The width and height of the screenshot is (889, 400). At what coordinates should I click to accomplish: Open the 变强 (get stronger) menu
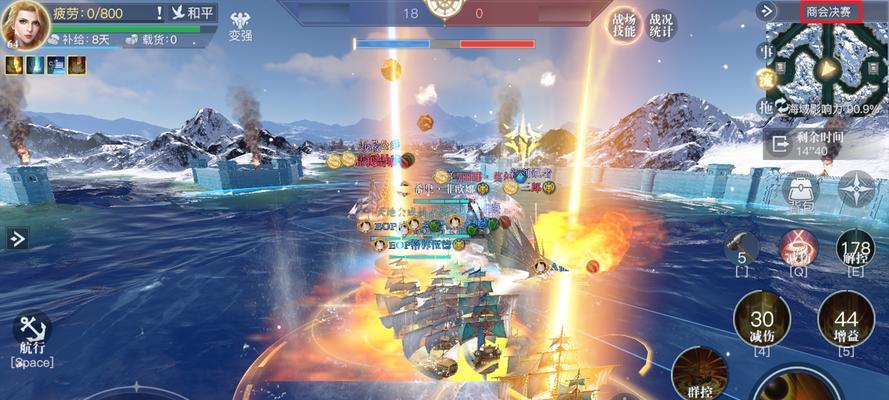(240, 25)
